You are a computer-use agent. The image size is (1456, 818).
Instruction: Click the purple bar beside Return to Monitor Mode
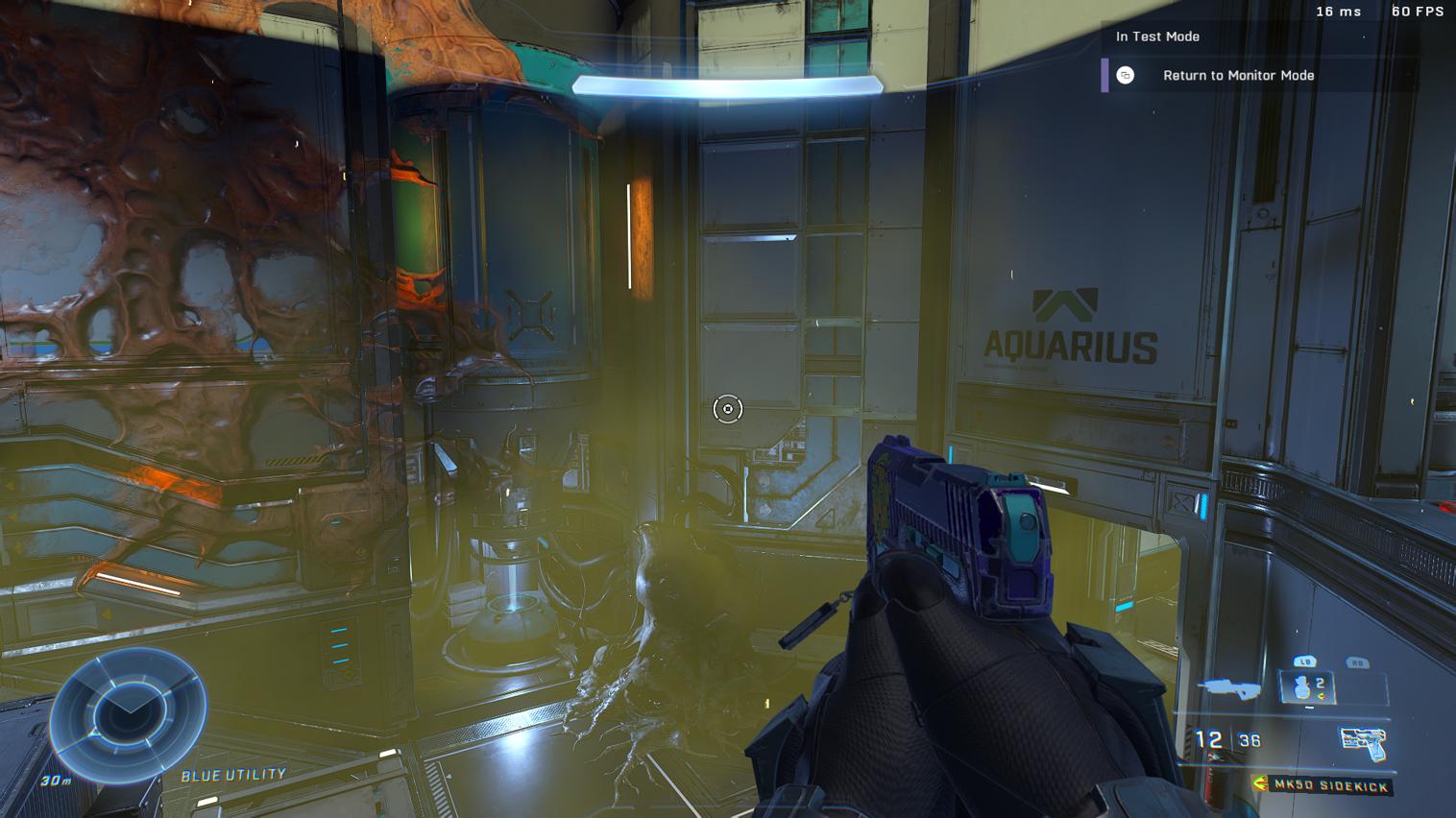pos(1103,75)
